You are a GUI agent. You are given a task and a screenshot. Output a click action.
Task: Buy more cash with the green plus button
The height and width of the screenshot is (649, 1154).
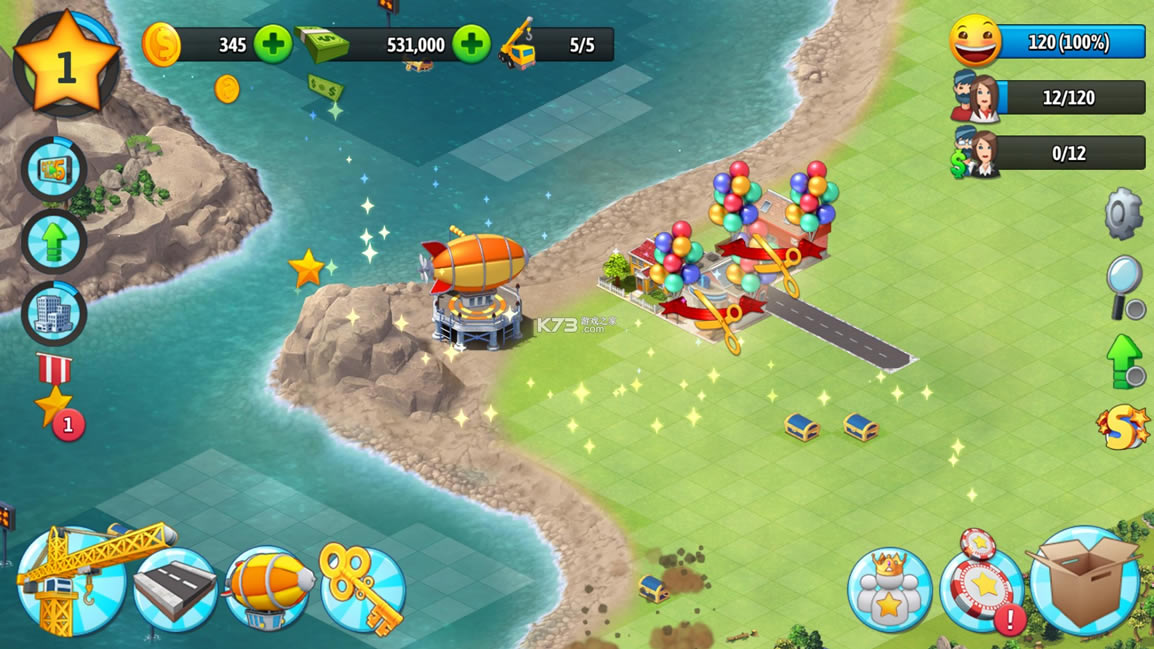tap(472, 44)
